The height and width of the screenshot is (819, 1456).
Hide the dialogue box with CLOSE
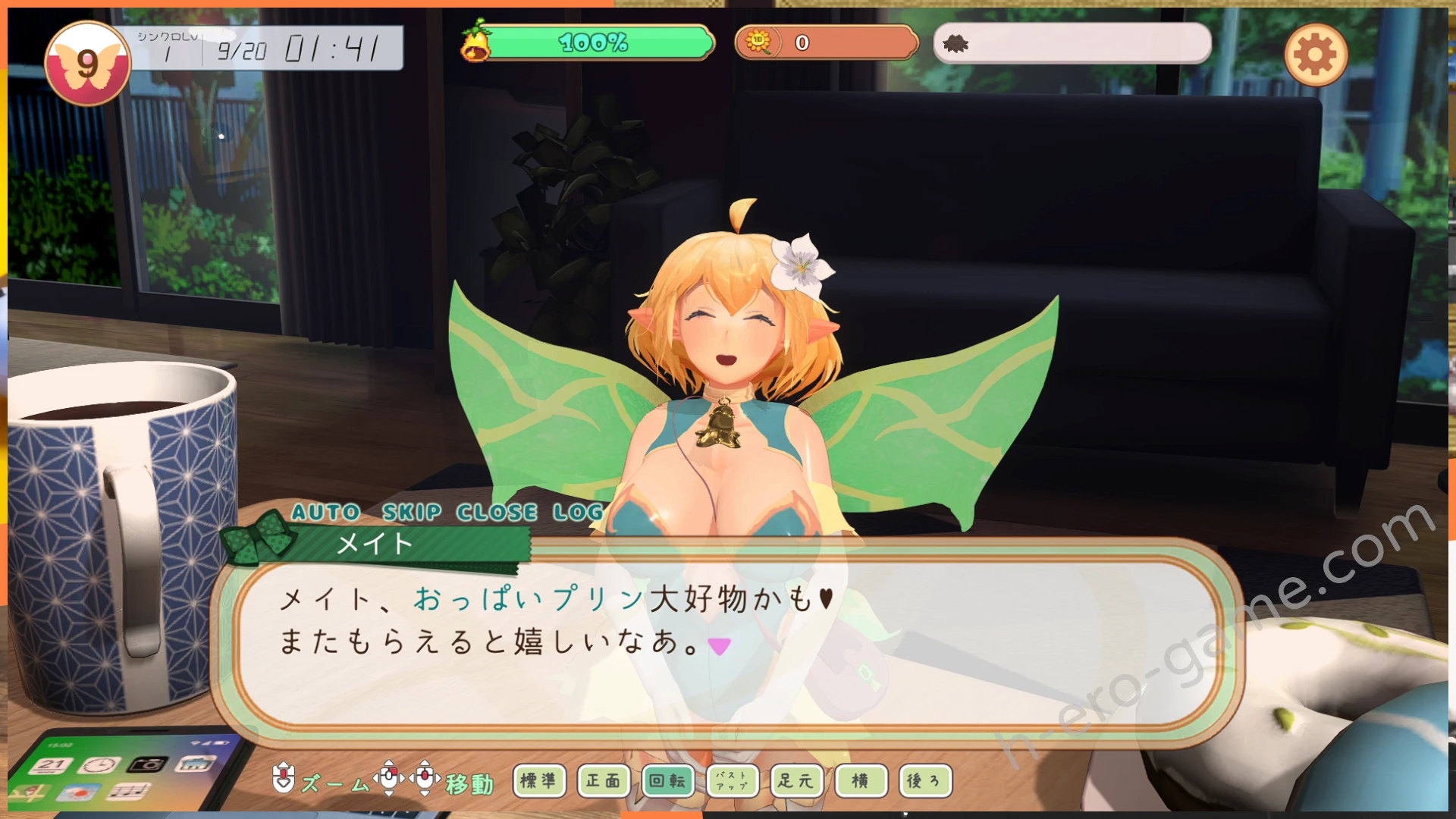point(497,513)
